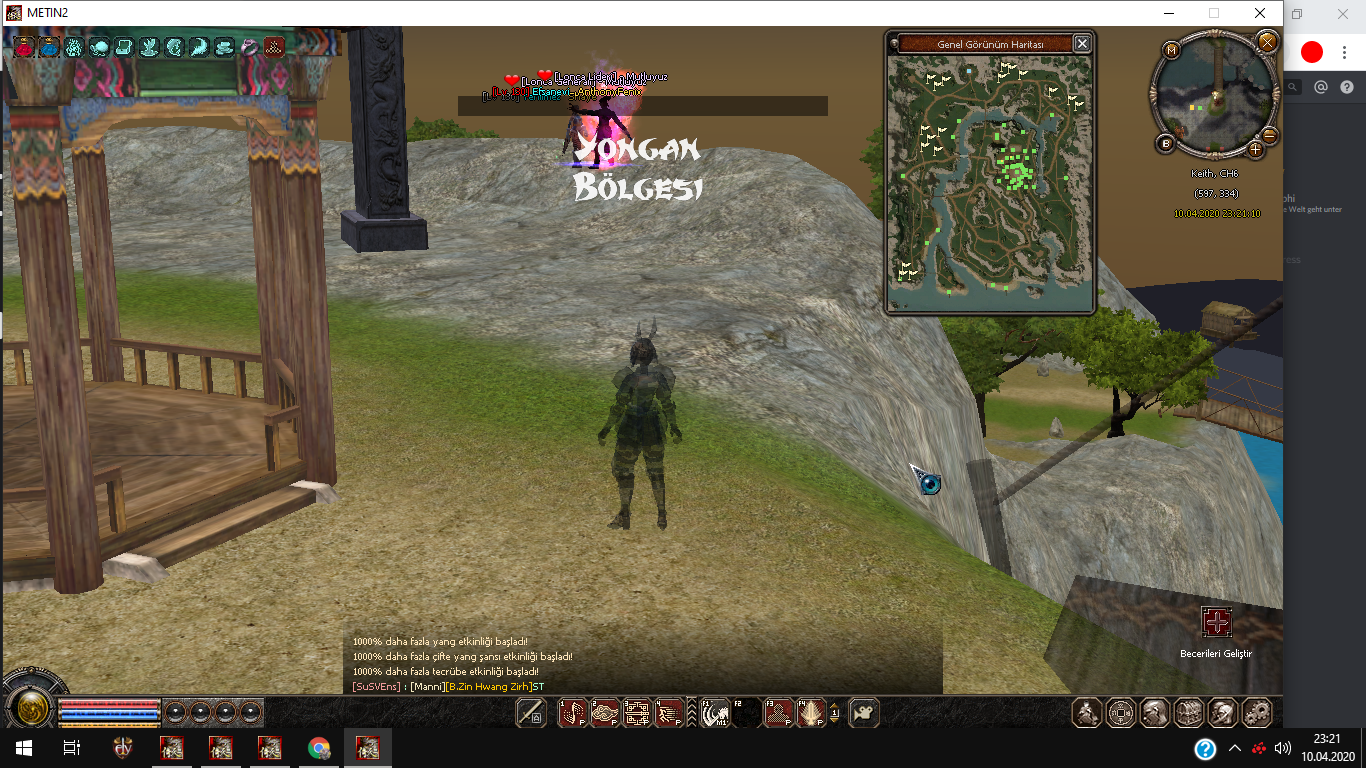Use the skill in quickslot 1
This screenshot has height=768, width=1366.
[x=572, y=712]
